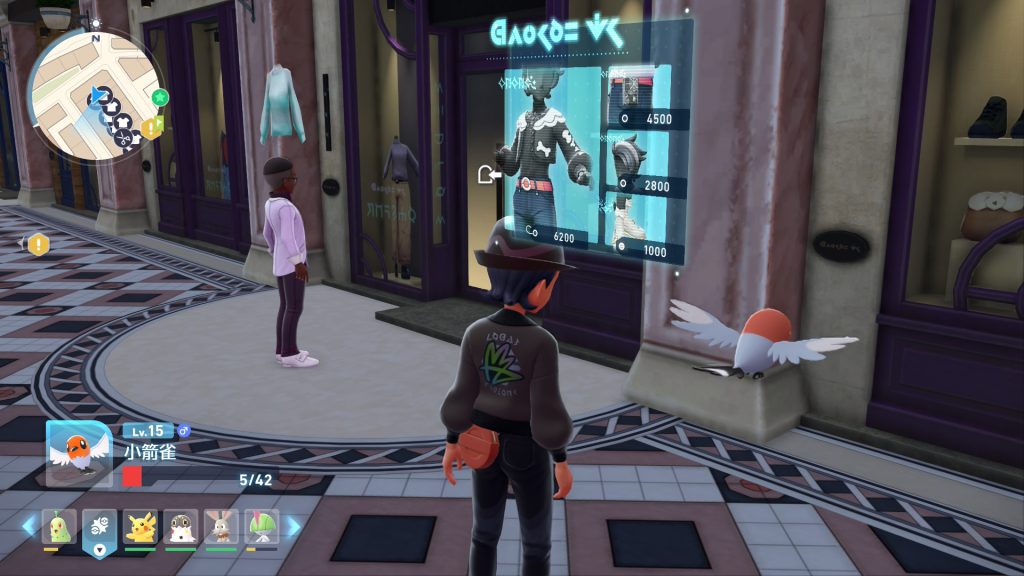Click the yellow exclamation quest indicator below minimap
The height and width of the screenshot is (576, 1024).
(38, 243)
